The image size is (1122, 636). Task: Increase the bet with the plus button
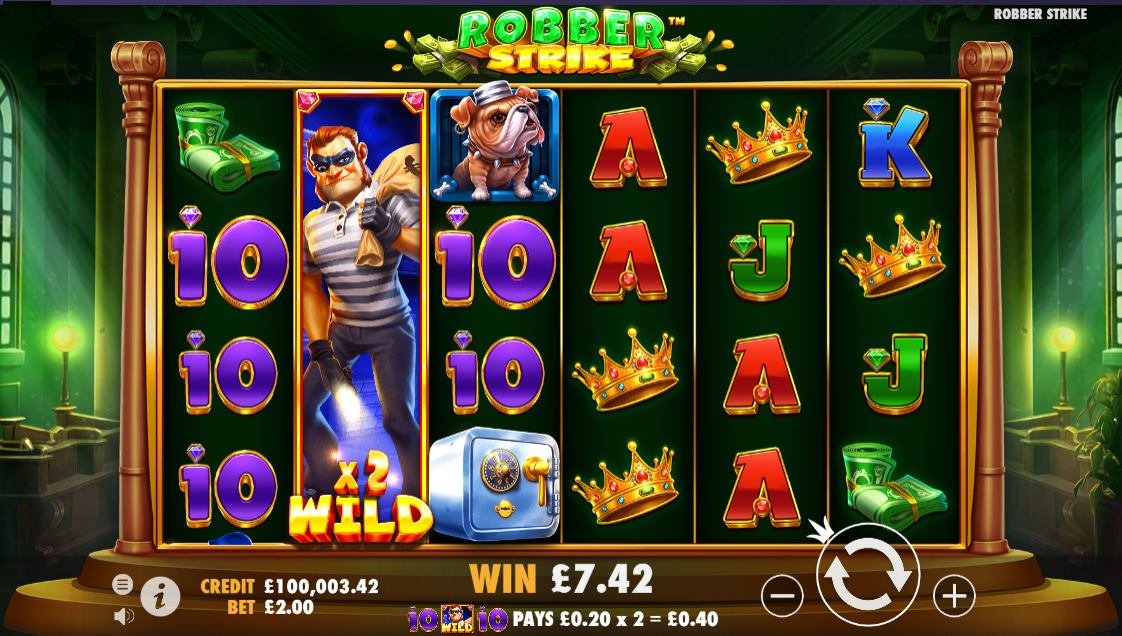click(953, 596)
